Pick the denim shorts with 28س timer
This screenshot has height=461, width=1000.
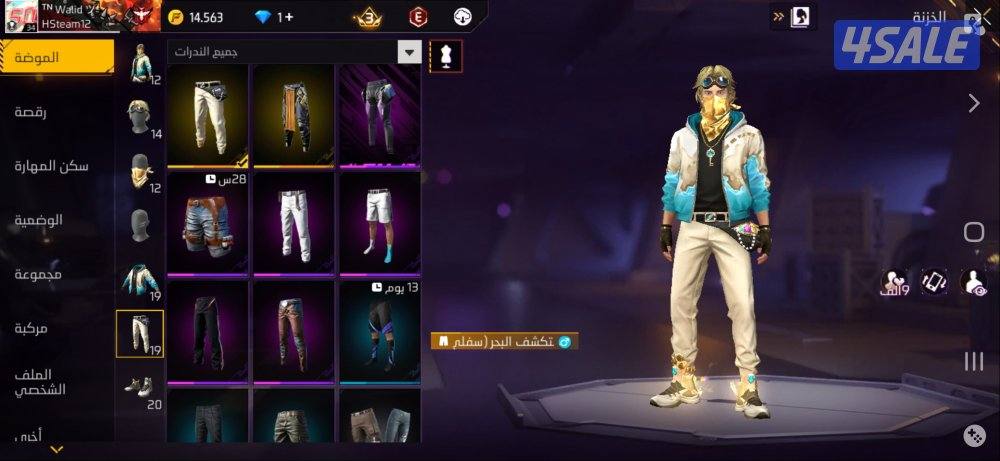(x=208, y=222)
